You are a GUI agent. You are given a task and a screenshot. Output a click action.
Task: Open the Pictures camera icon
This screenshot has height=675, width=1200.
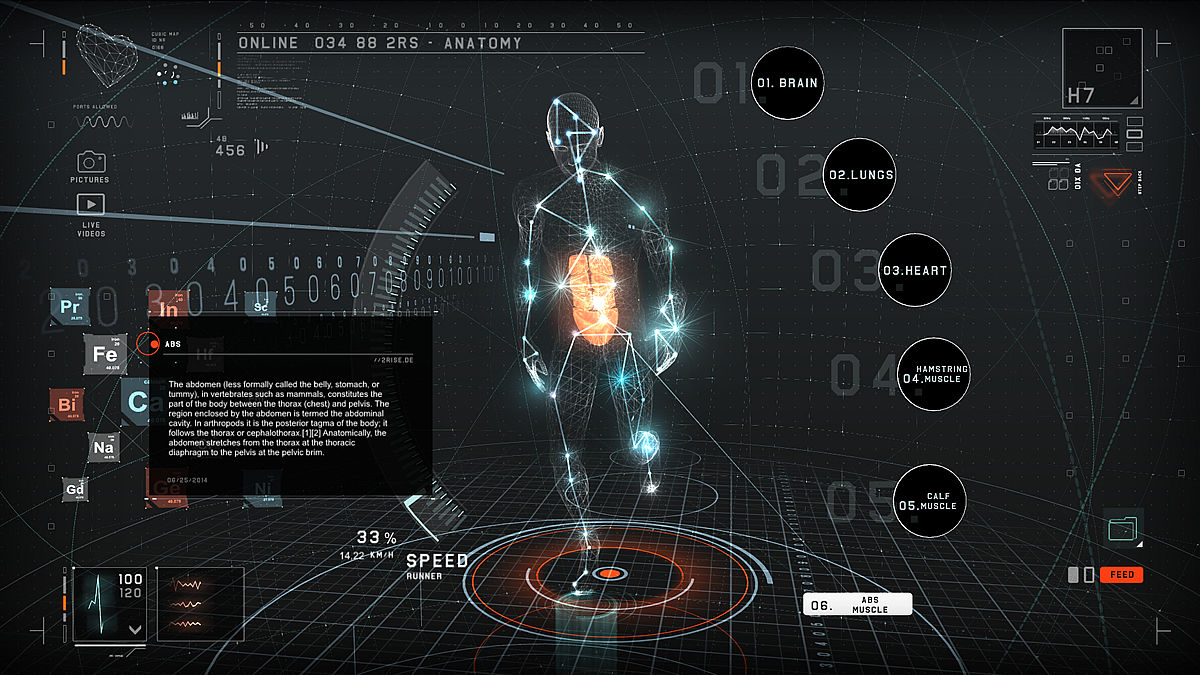tap(91, 161)
